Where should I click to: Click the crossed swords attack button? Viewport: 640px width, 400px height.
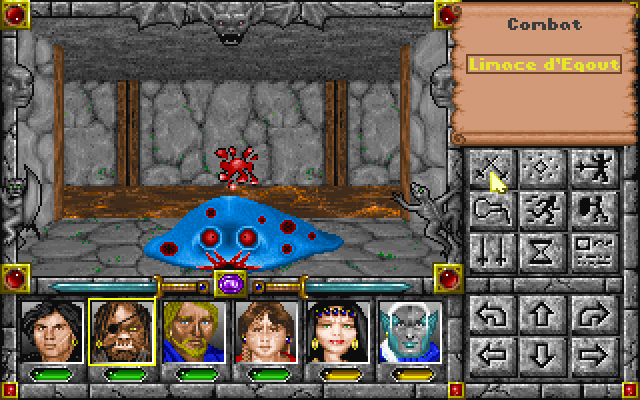(x=492, y=167)
